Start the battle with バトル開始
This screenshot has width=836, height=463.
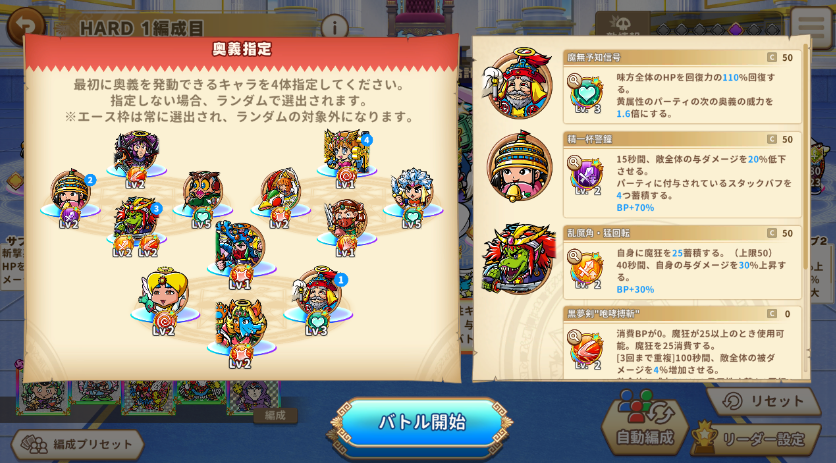[x=421, y=422]
